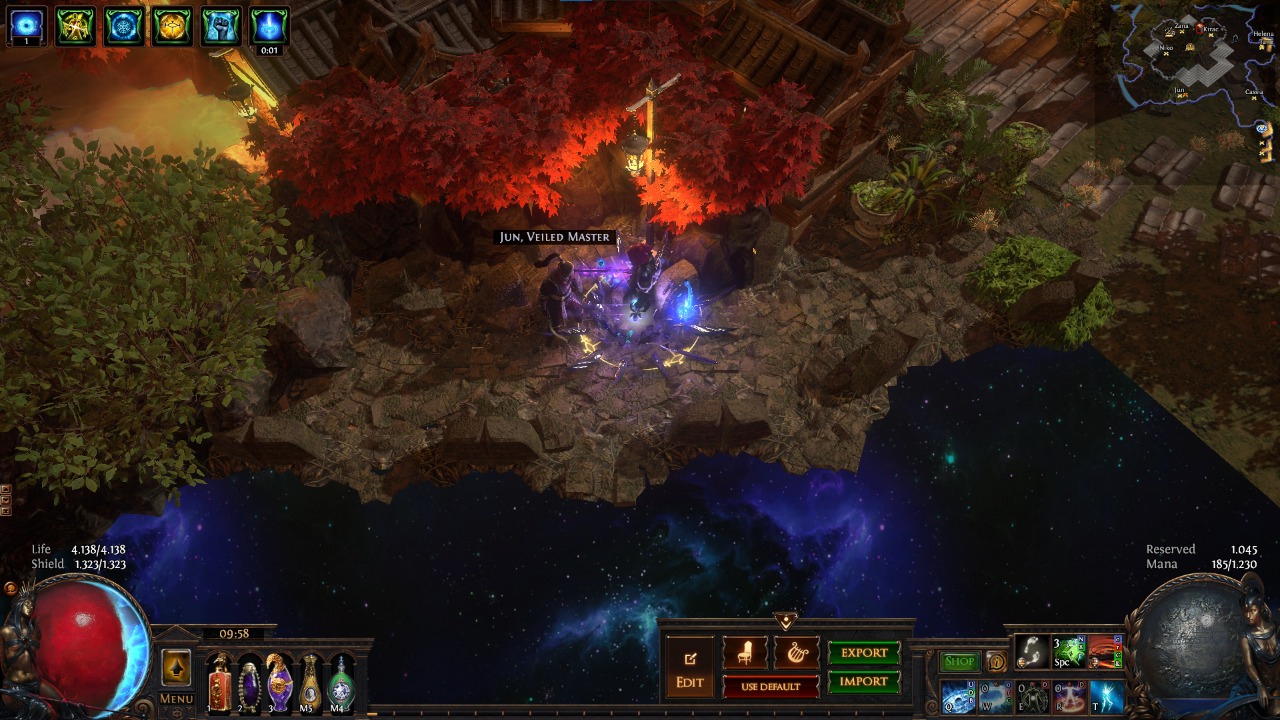Select the footprints movement skill slot
This screenshot has height=720, width=1280.
pyautogui.click(x=1032, y=652)
